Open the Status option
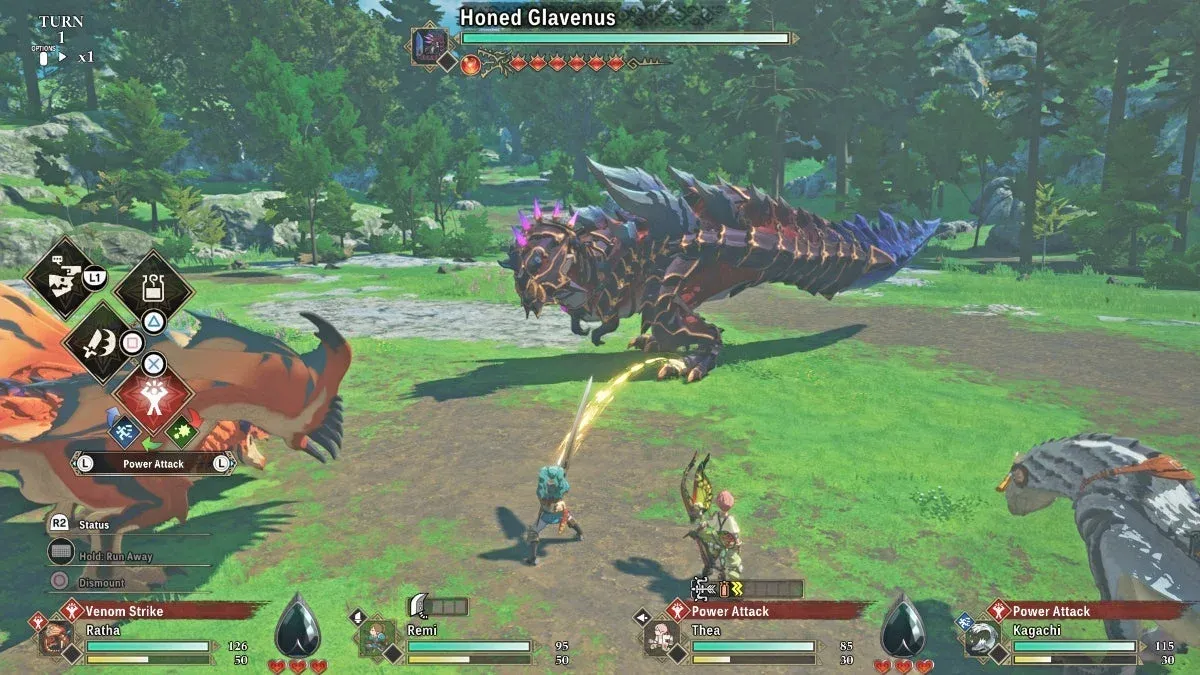 point(94,525)
